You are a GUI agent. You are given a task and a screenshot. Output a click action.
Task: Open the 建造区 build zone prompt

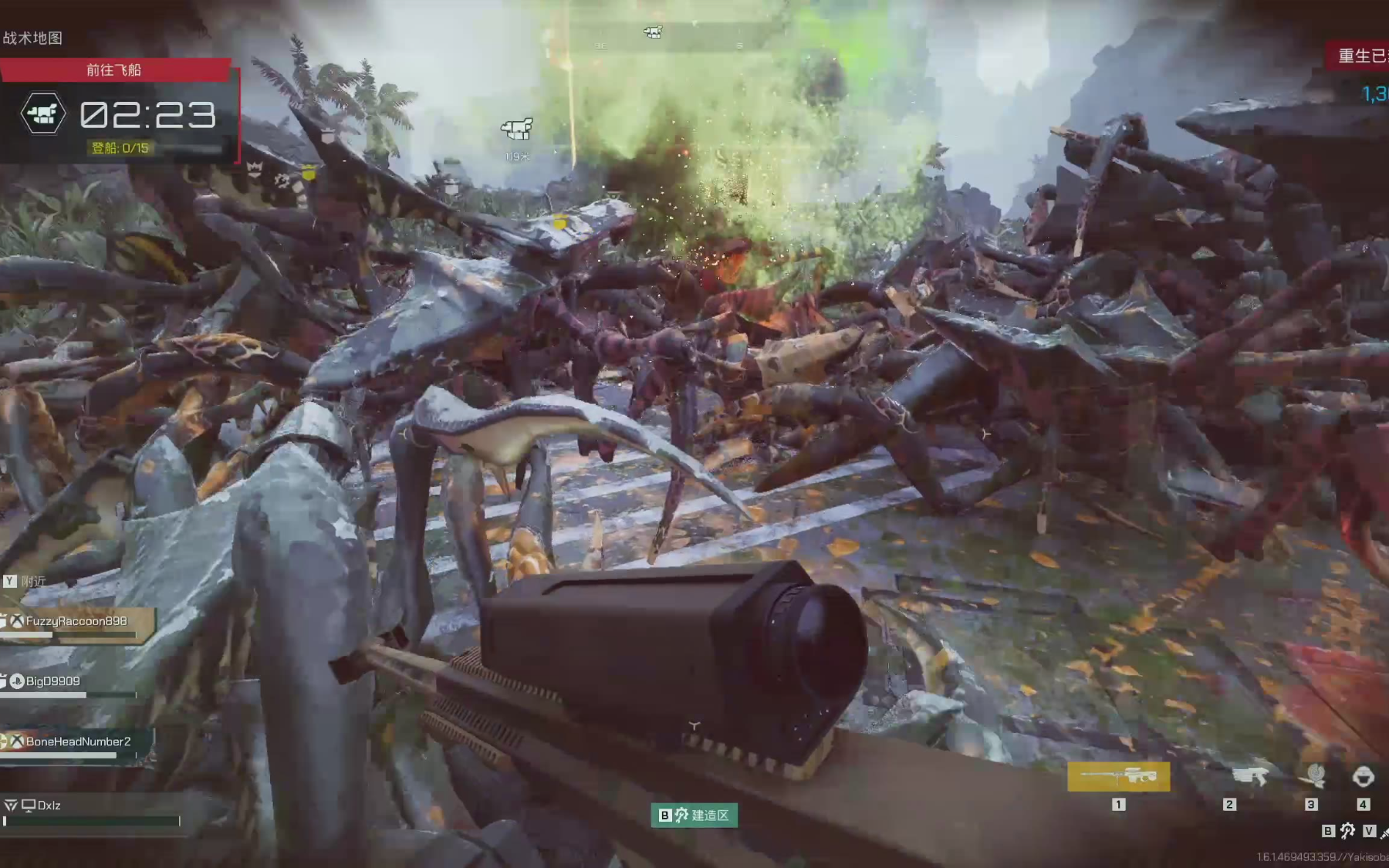click(x=694, y=816)
